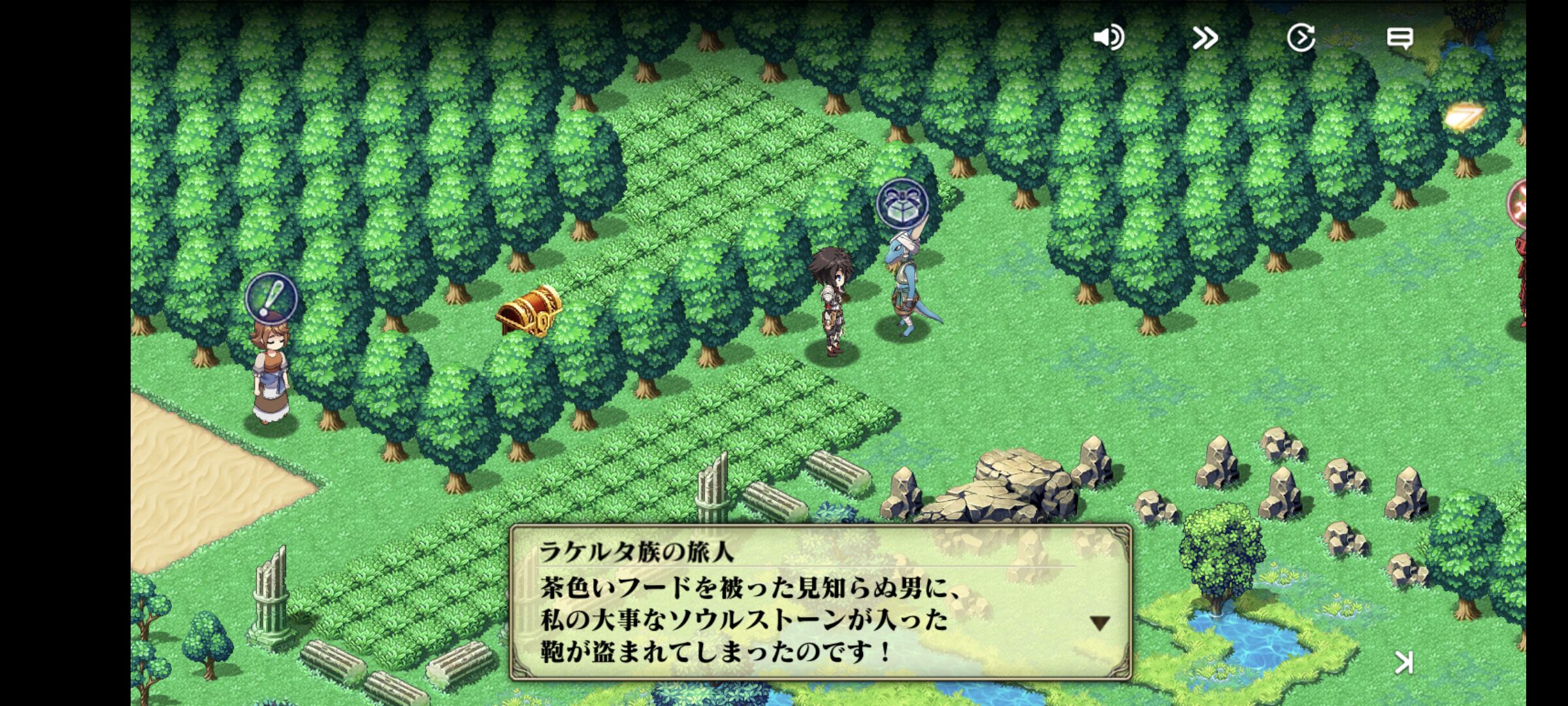Advance dialogue with the down arrow
The height and width of the screenshot is (706, 1568).
click(x=1100, y=623)
